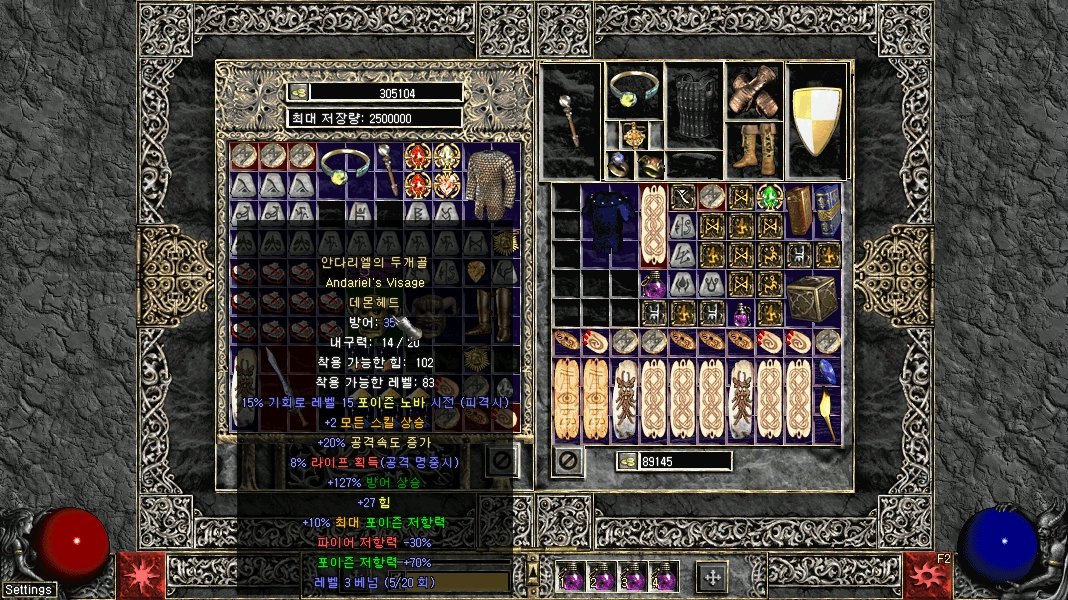Click the four-arrow mini panel button

(x=712, y=577)
